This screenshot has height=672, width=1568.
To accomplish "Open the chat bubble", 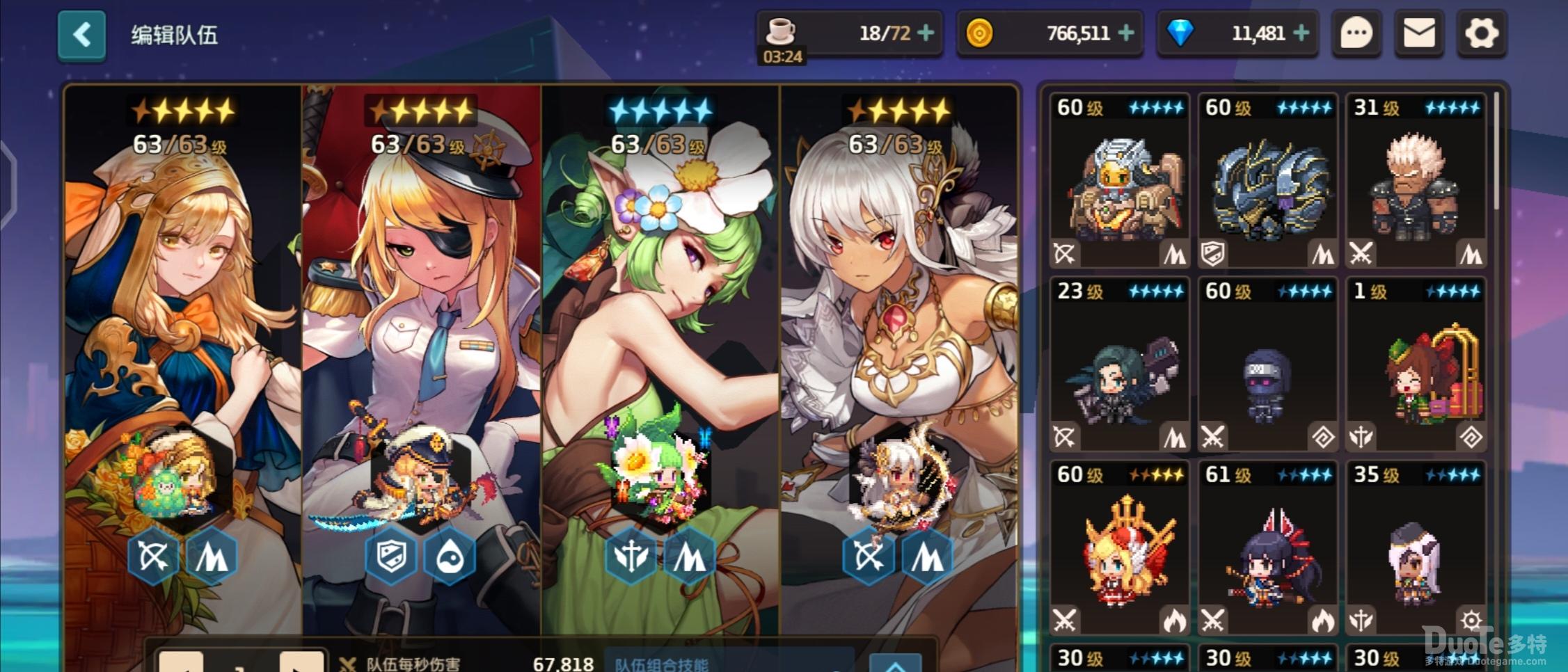I will coord(1356,33).
